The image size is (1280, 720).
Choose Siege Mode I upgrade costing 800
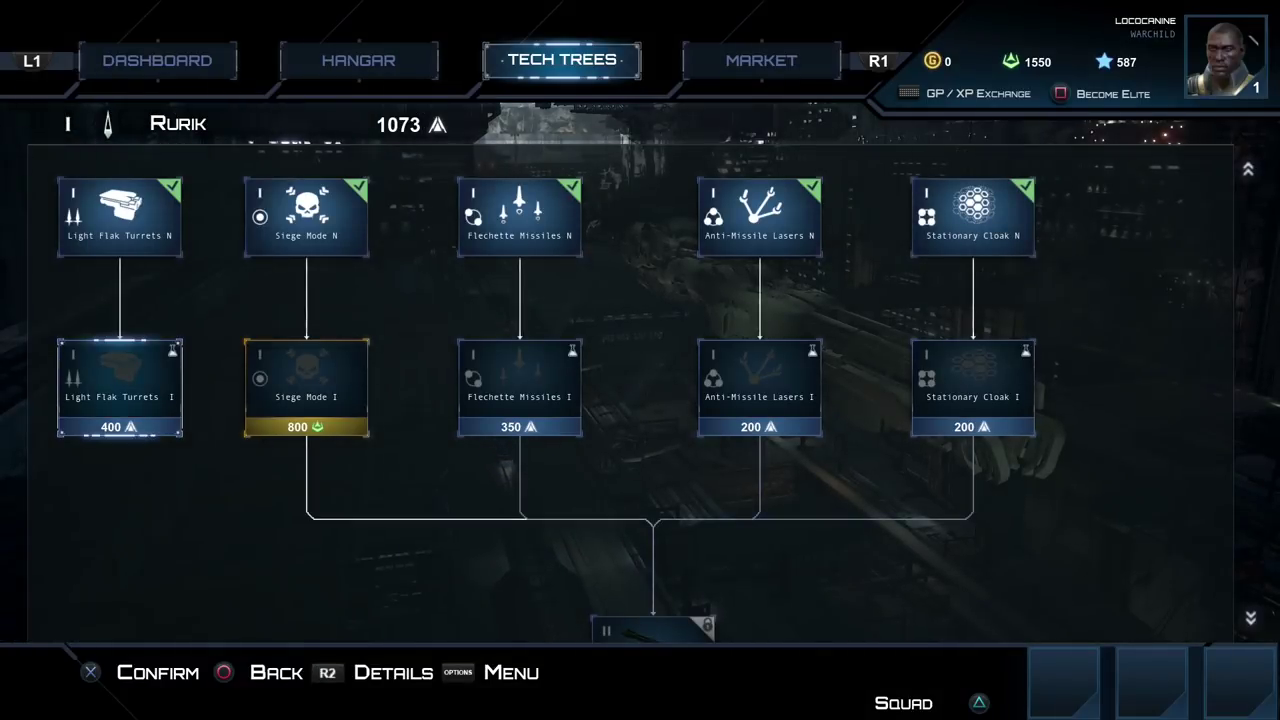tap(306, 388)
